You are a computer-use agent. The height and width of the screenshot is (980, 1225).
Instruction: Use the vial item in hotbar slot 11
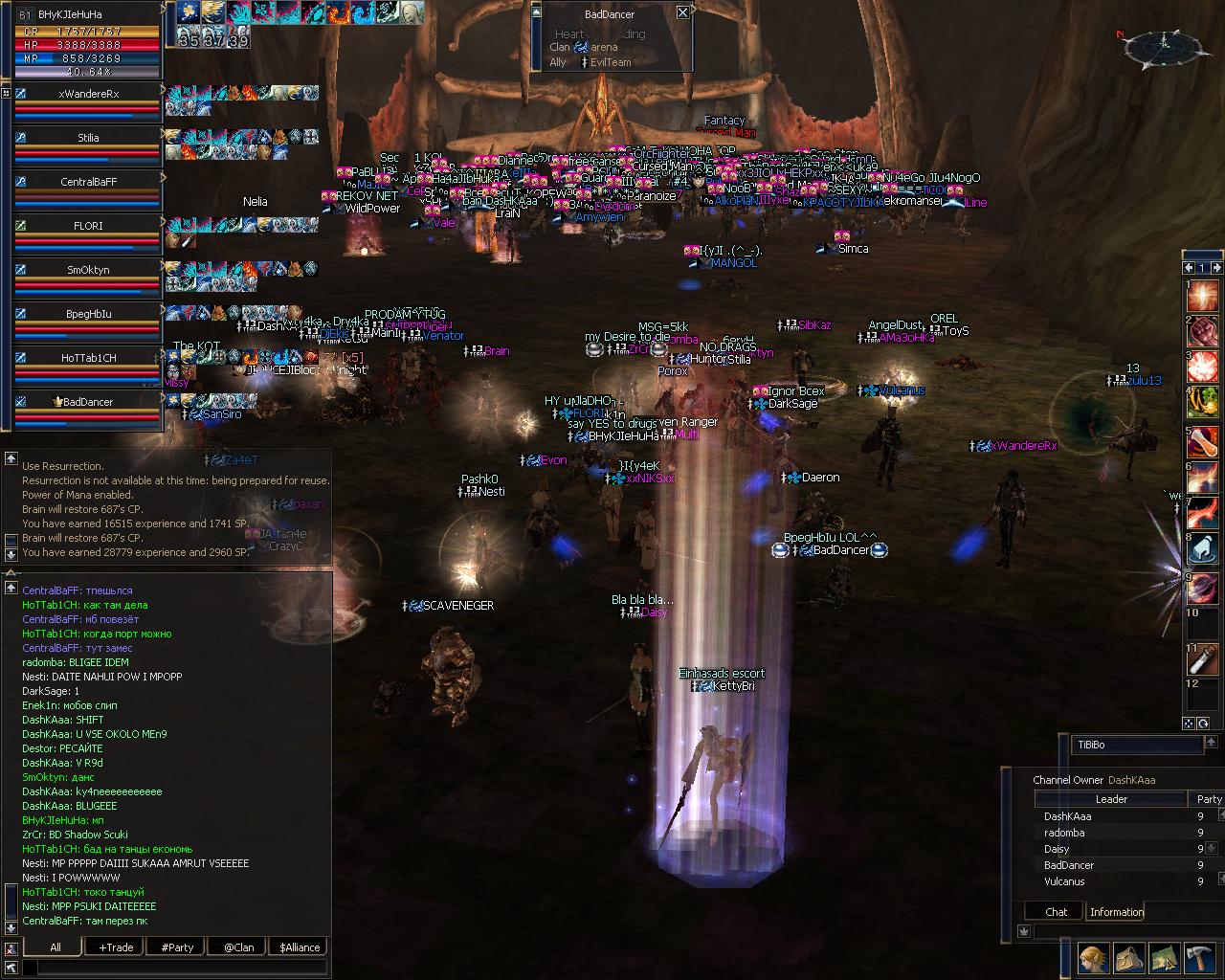point(1203,658)
